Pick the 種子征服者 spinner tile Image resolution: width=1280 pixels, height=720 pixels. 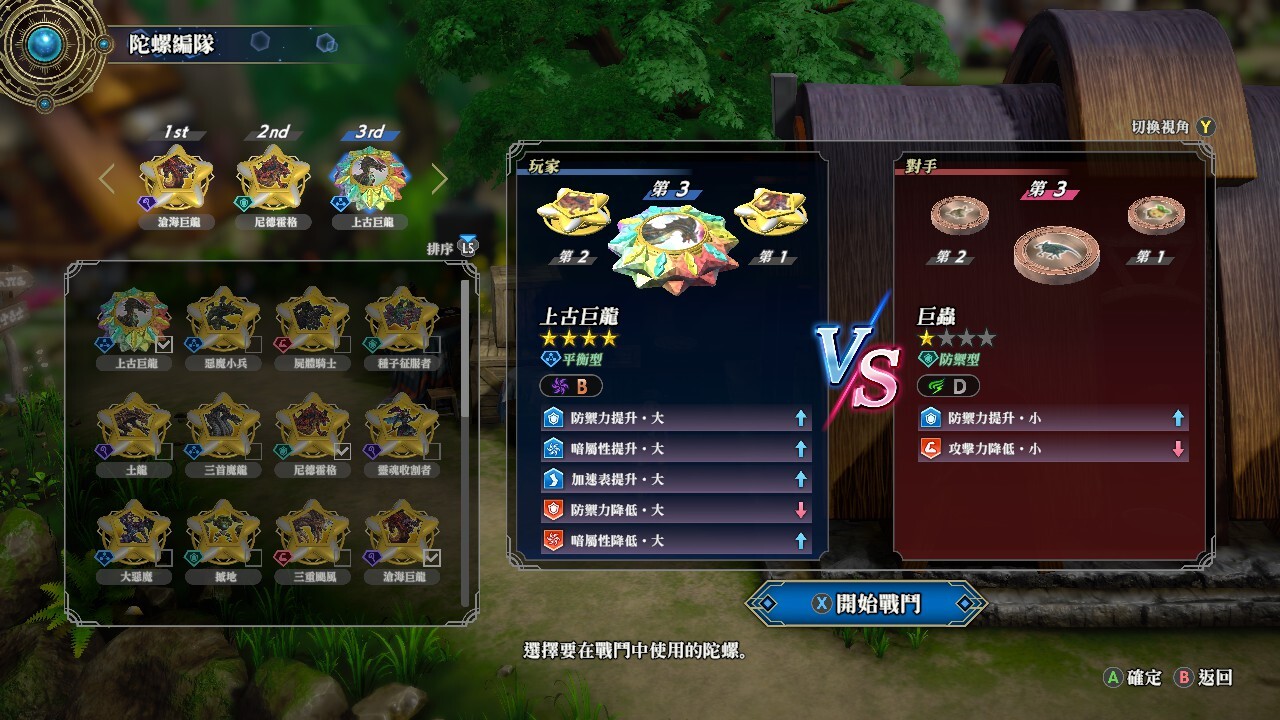[x=401, y=325]
